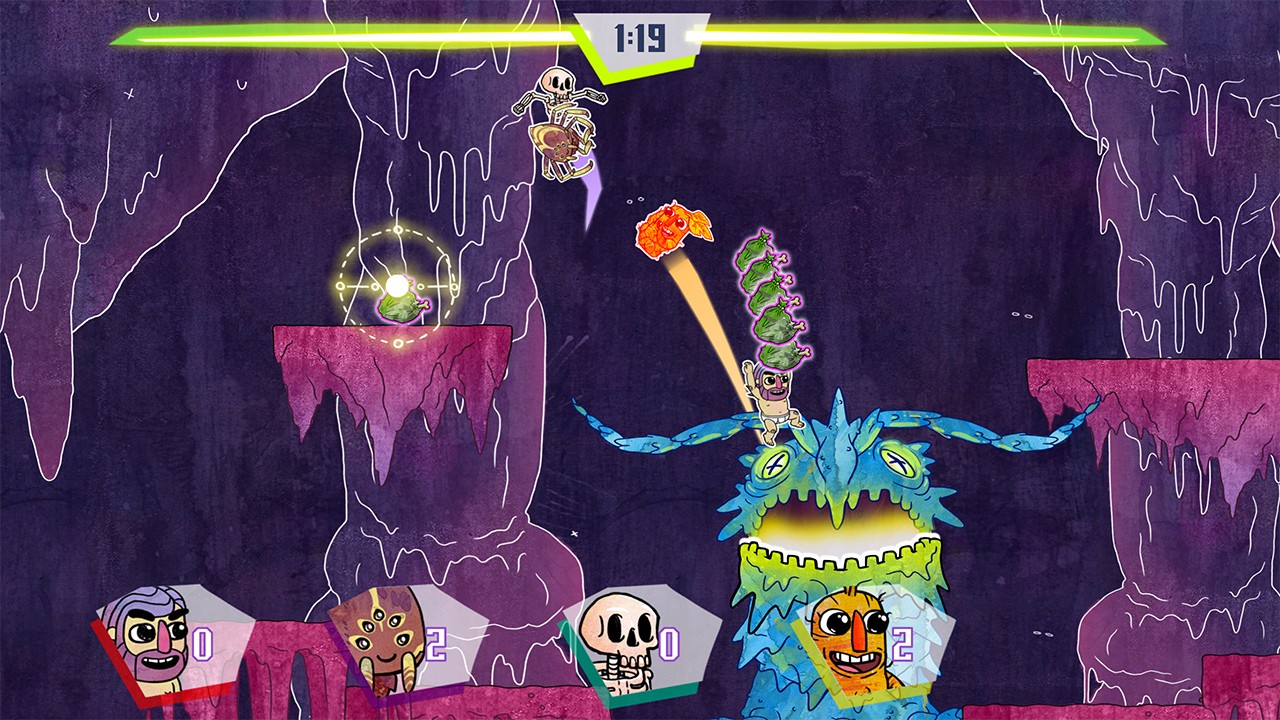Click the stack of green meat above the character
Screen dimensions: 1280x720
pos(770,300)
